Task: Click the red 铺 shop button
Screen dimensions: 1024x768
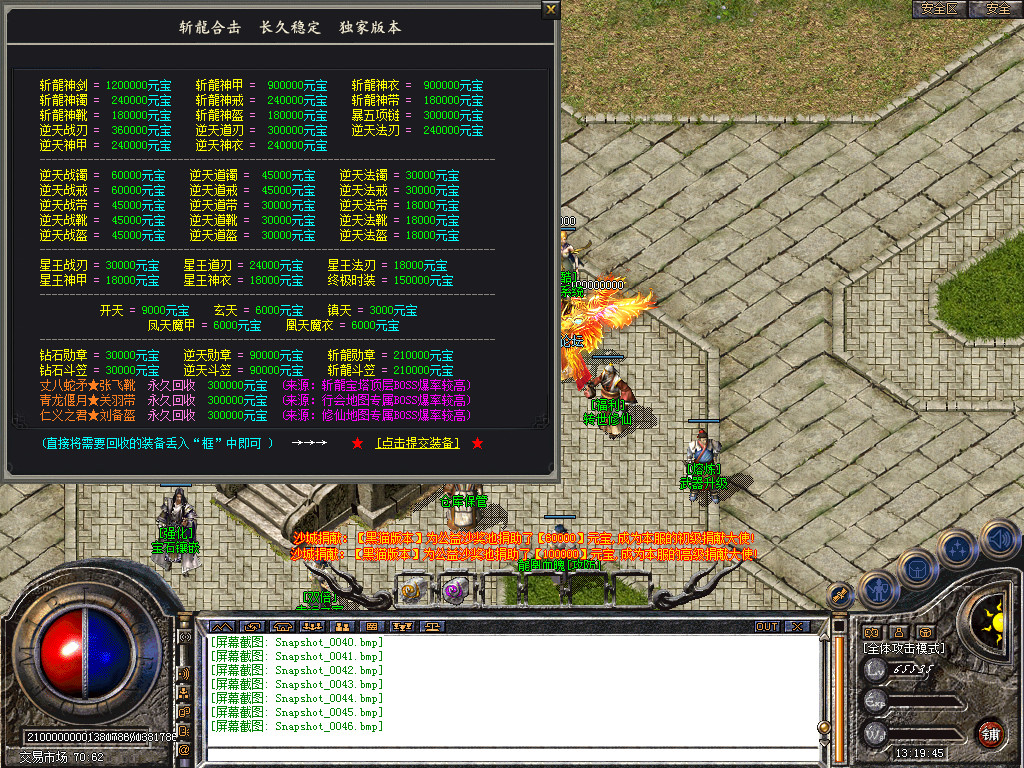Action: (x=990, y=733)
